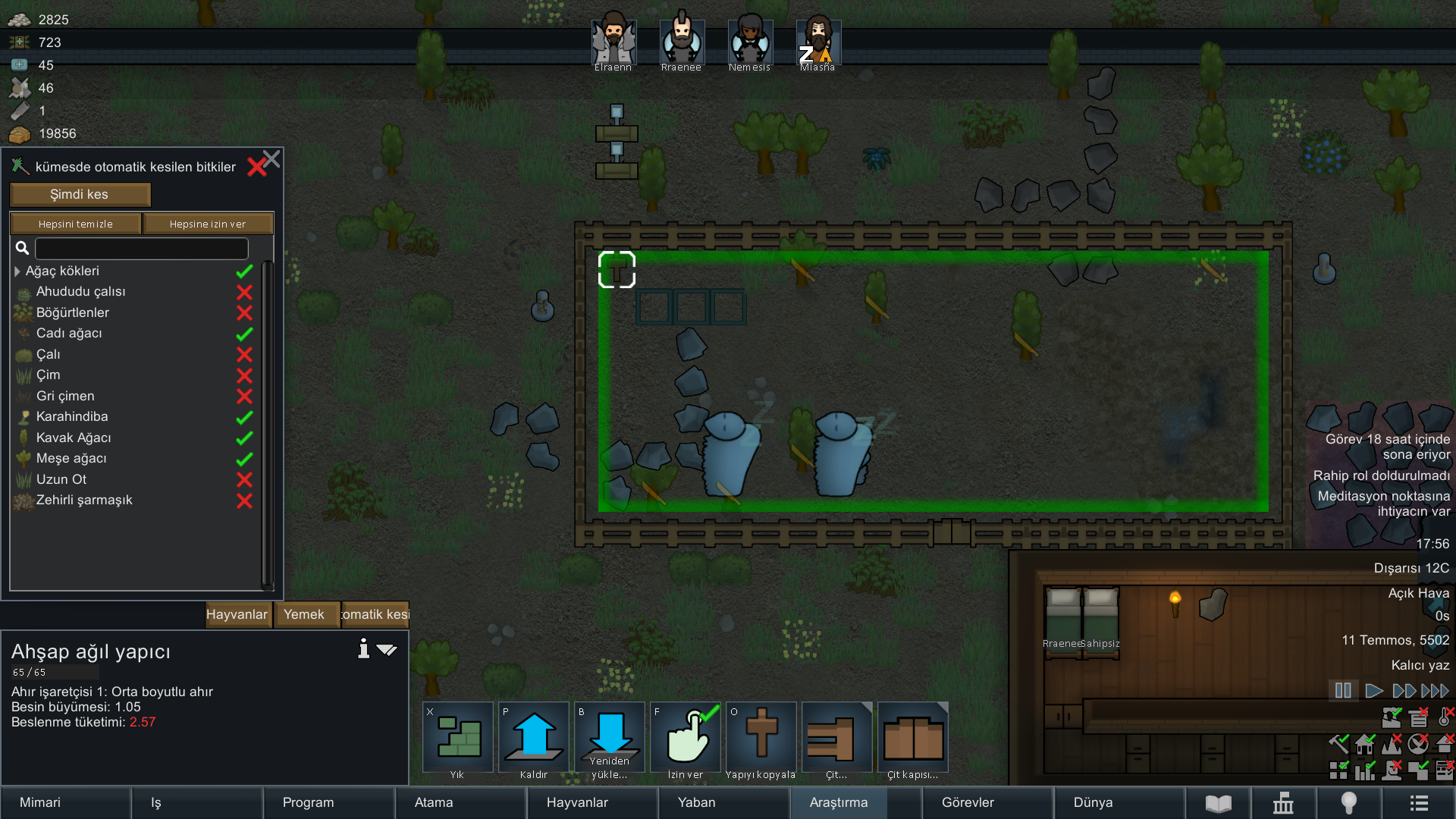Select 'Hepsini temizle' to clear all plants
Image resolution: width=1456 pixels, height=819 pixels.
75,224
